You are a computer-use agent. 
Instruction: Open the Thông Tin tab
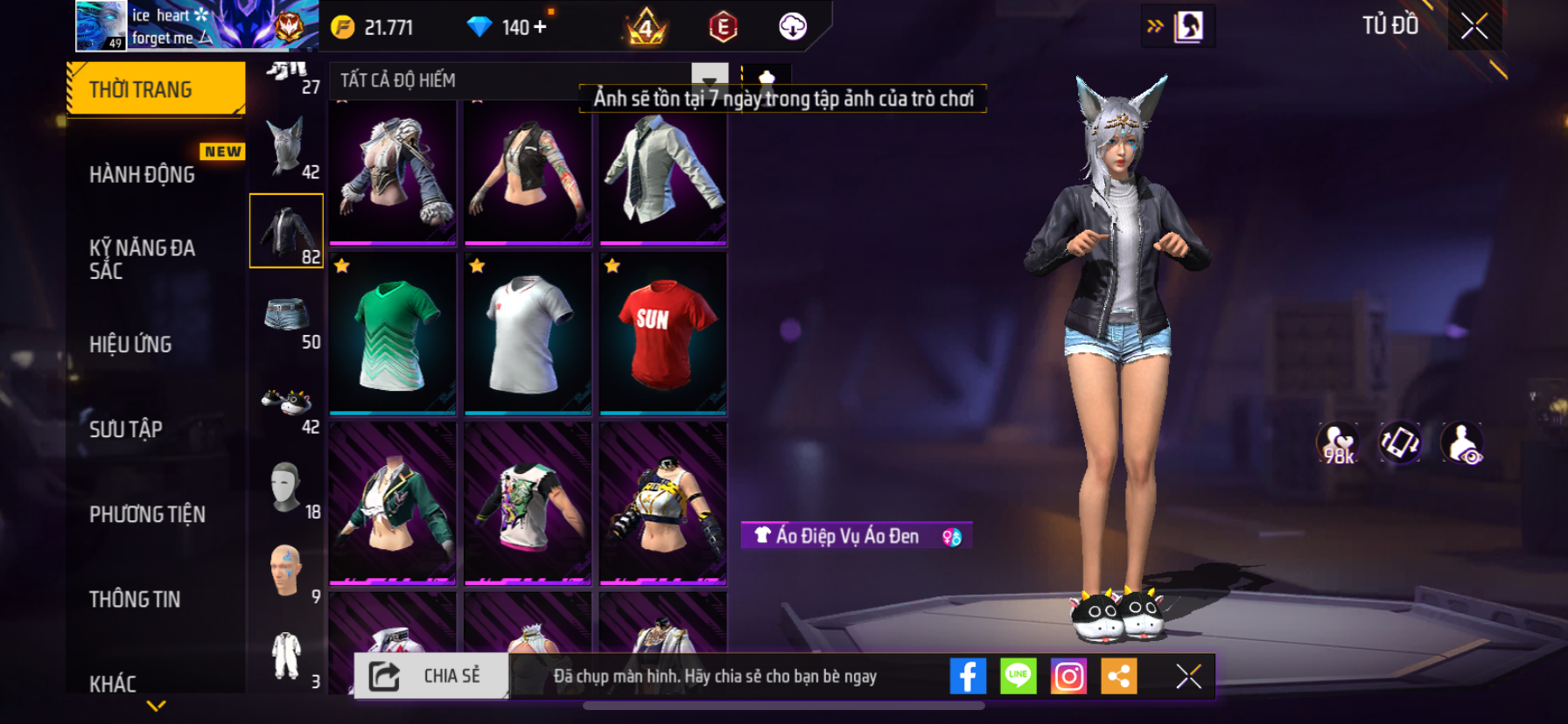(135, 599)
